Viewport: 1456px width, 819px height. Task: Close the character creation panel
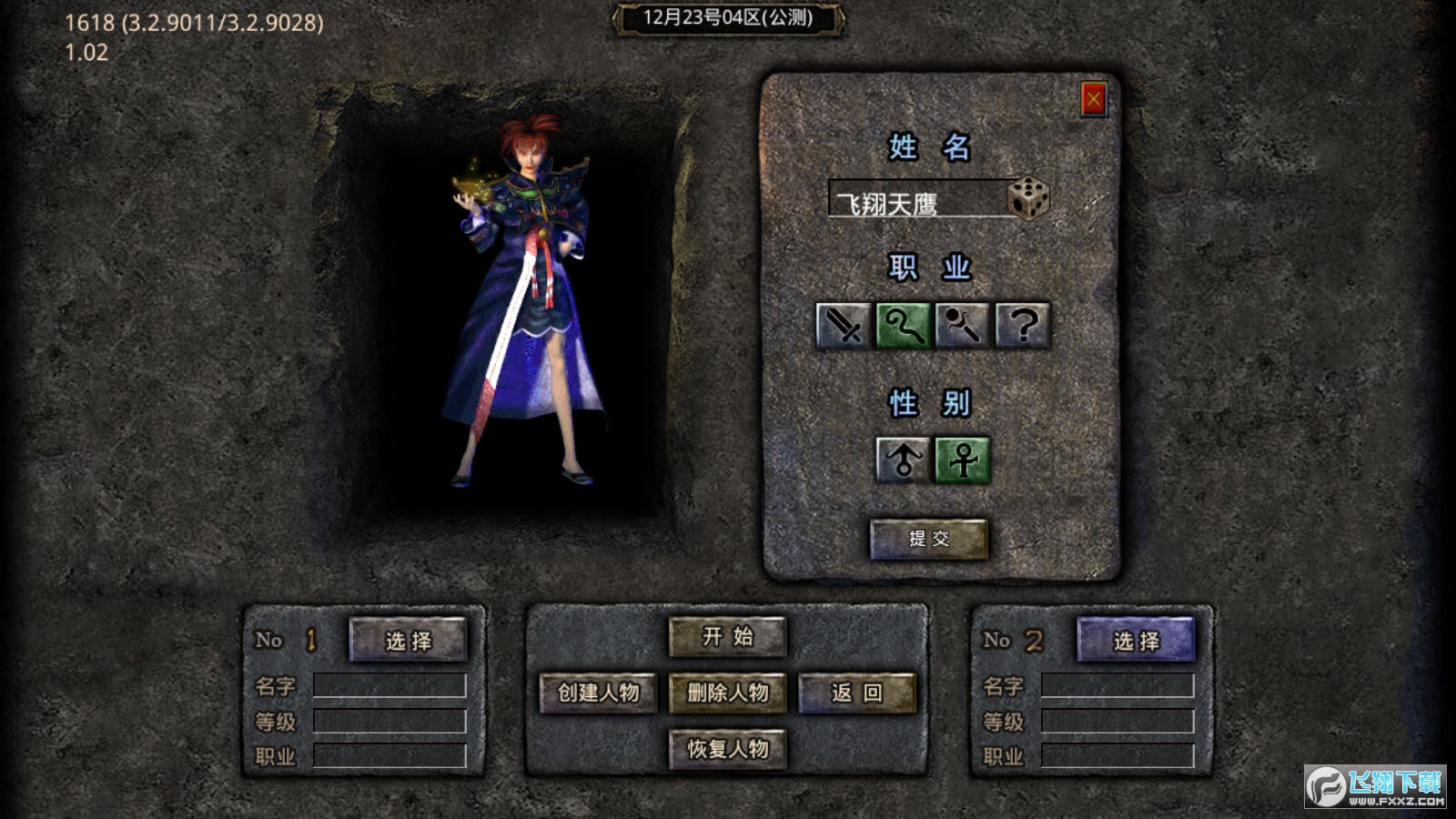coord(1093,99)
